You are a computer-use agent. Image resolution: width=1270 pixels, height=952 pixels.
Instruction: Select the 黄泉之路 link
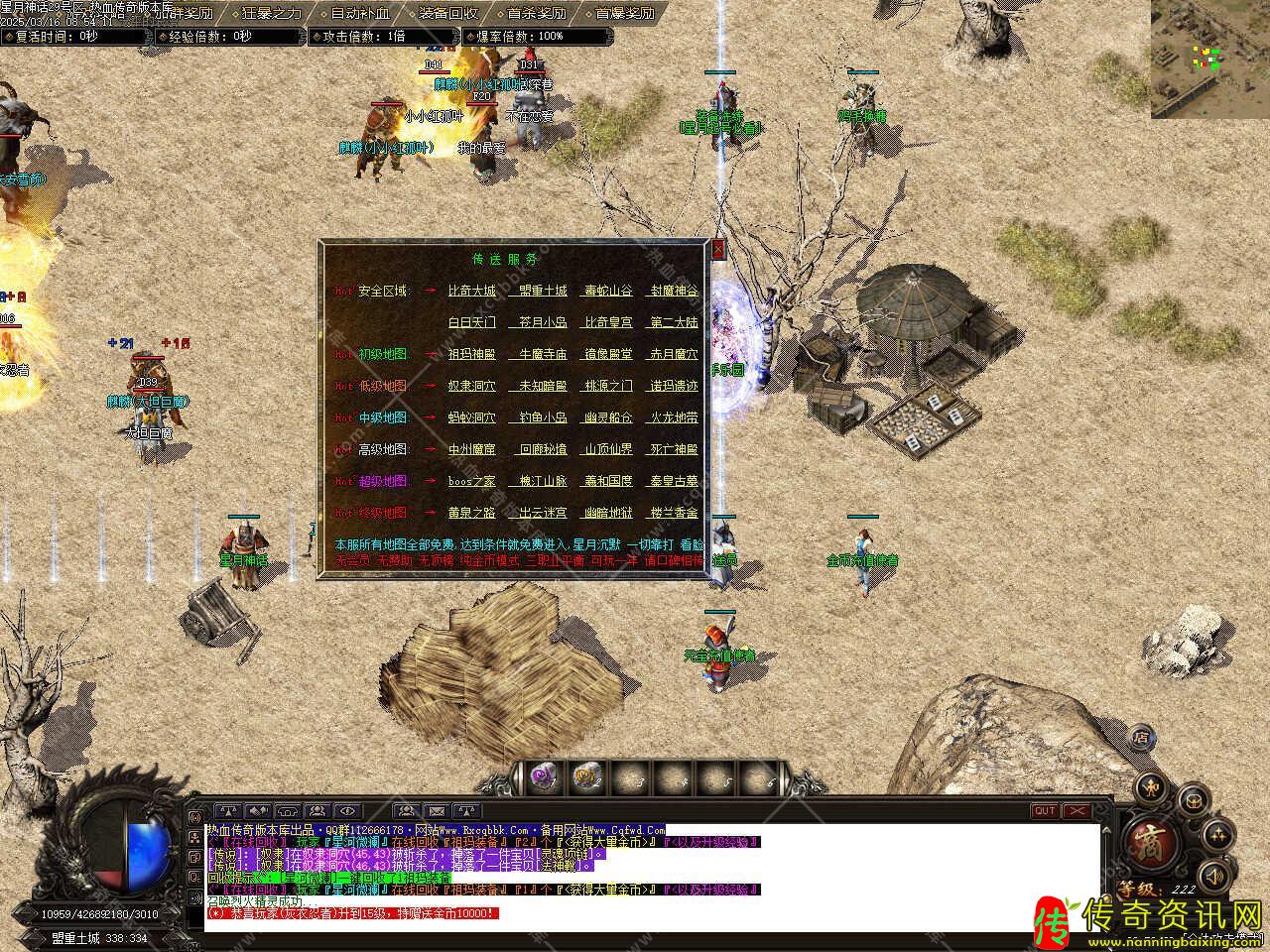[x=471, y=513]
